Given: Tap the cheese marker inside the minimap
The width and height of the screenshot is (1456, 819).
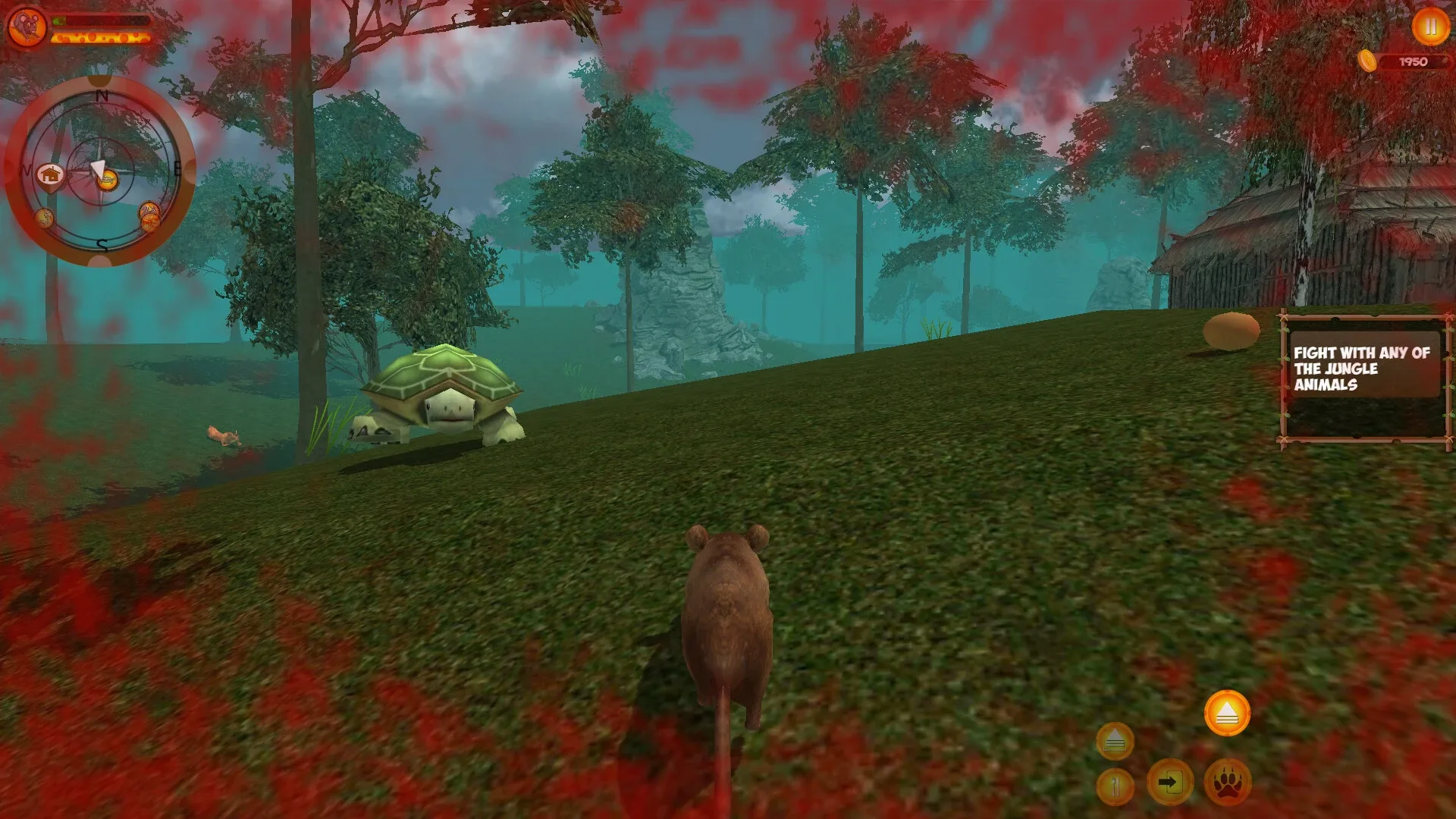Looking at the screenshot, I should [108, 180].
